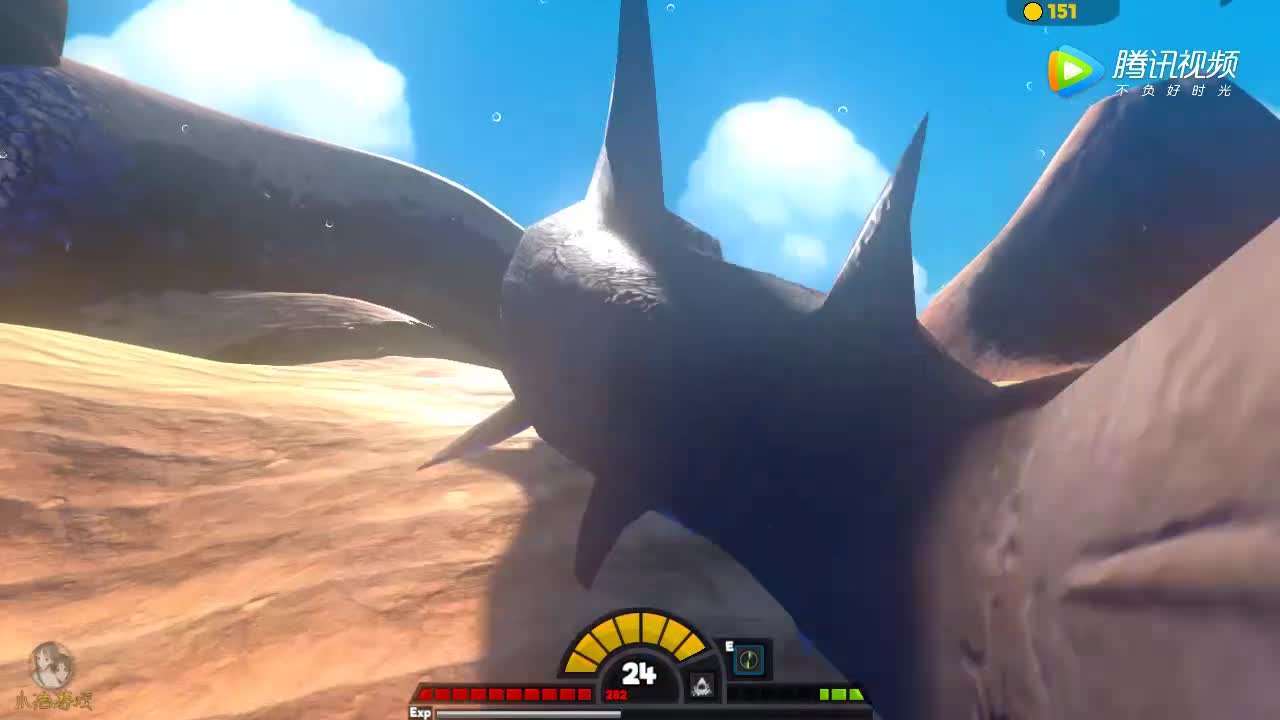The image size is (1280, 720).
Task: Activate the sonar radar ability icon
Action: pyautogui.click(x=749, y=660)
